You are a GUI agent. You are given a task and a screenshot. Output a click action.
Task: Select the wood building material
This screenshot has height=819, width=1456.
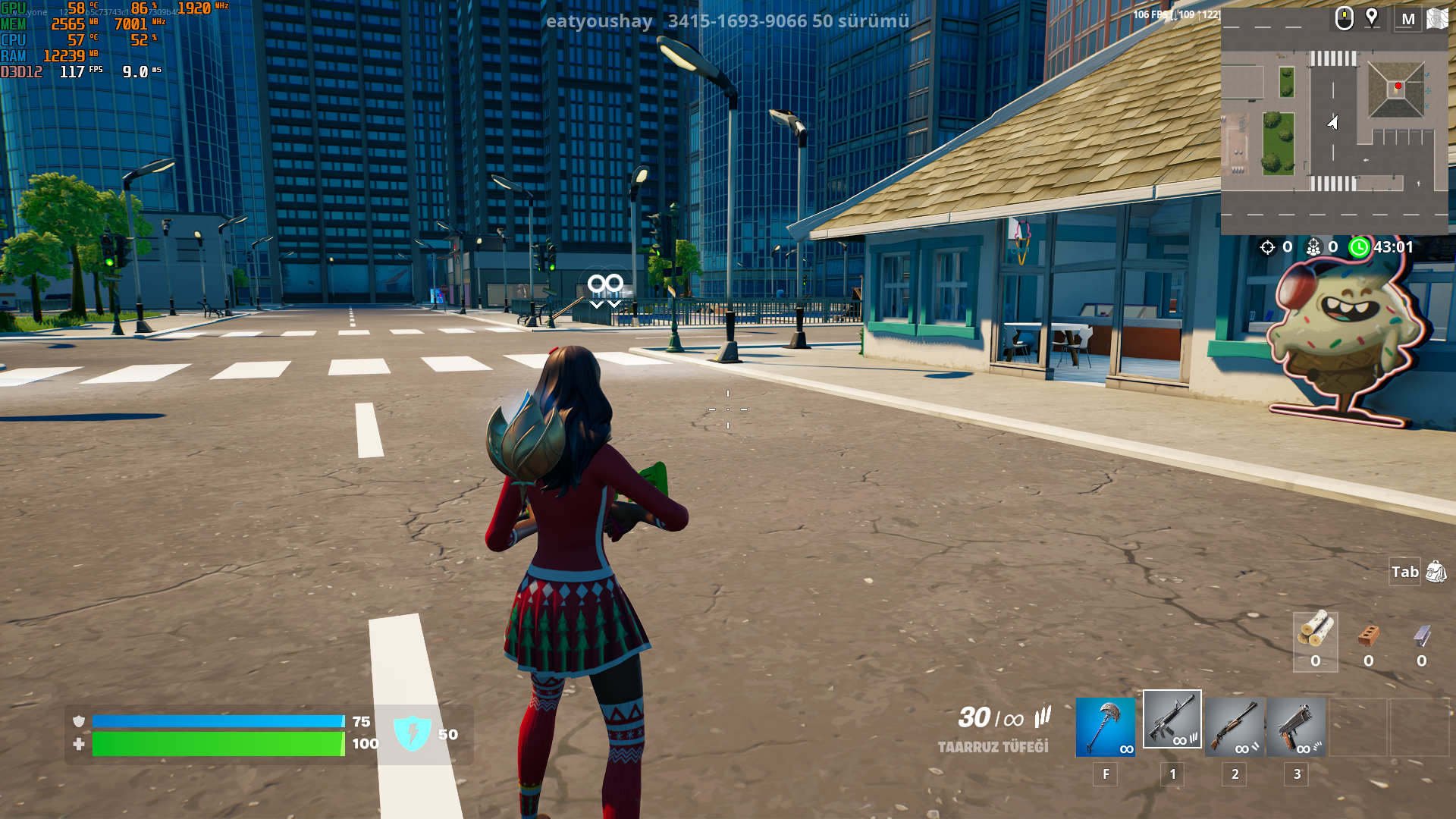click(x=1315, y=642)
